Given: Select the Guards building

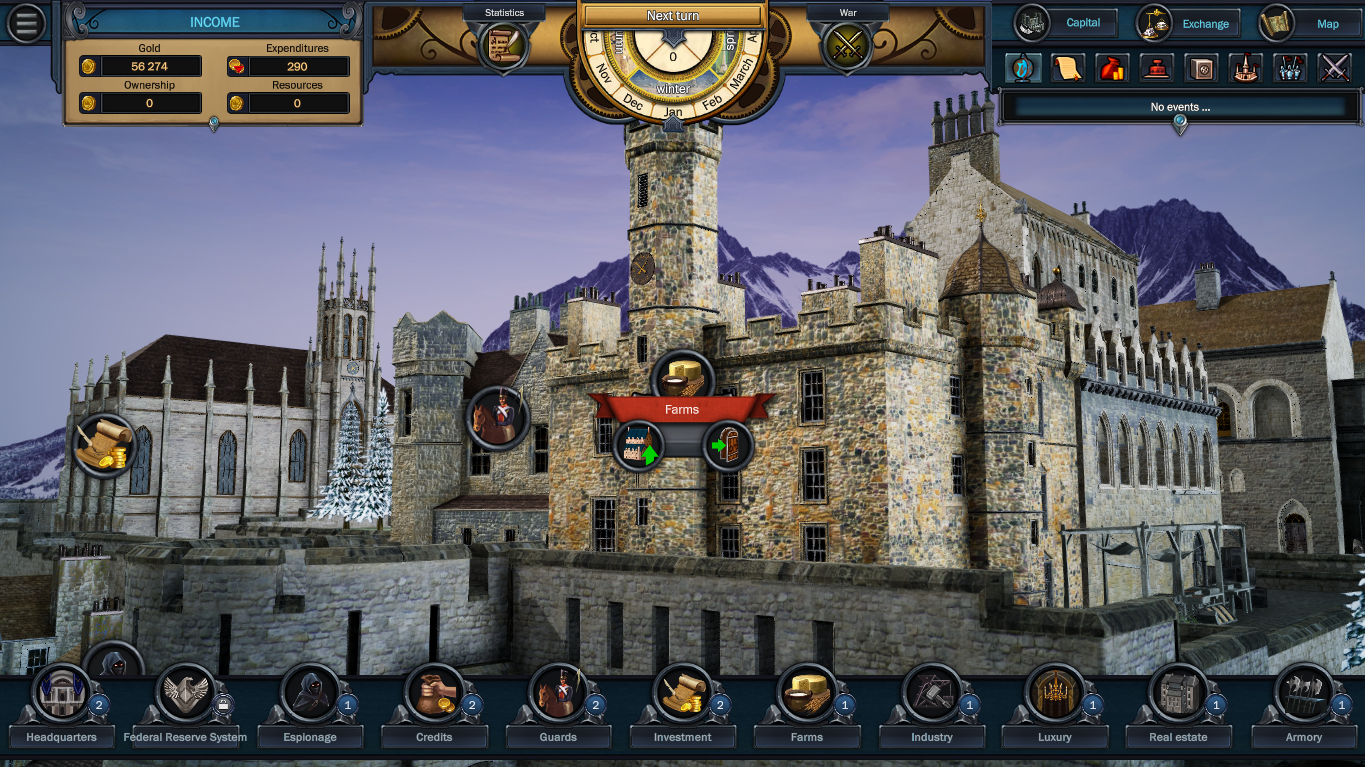Looking at the screenshot, I should pos(558,693).
